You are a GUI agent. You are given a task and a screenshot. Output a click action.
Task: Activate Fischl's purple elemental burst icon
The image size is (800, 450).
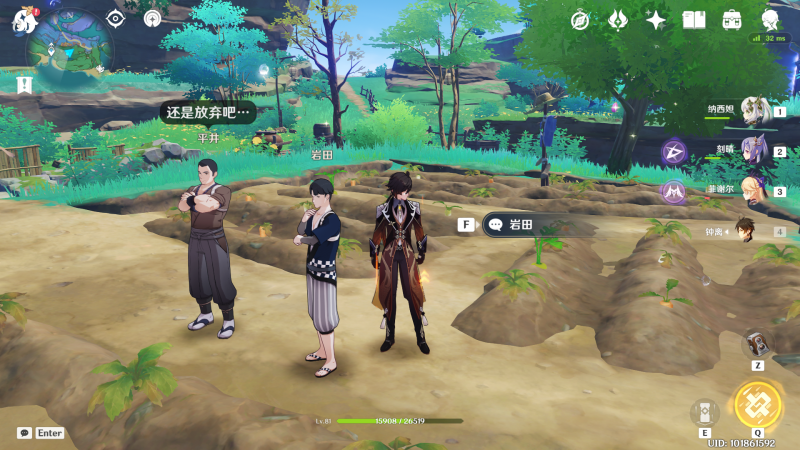(x=675, y=191)
